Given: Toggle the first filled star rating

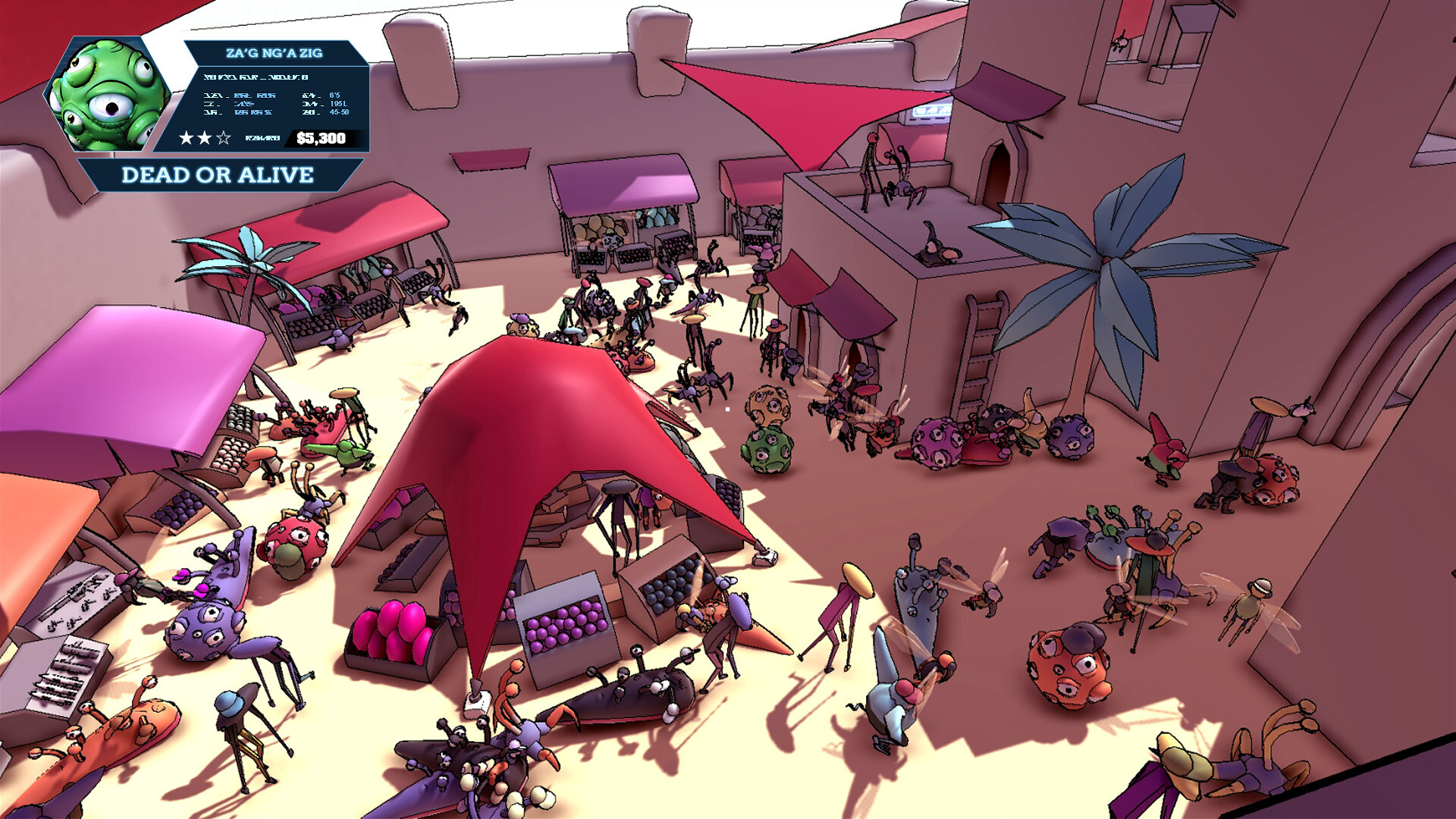Looking at the screenshot, I should pyautogui.click(x=187, y=138).
